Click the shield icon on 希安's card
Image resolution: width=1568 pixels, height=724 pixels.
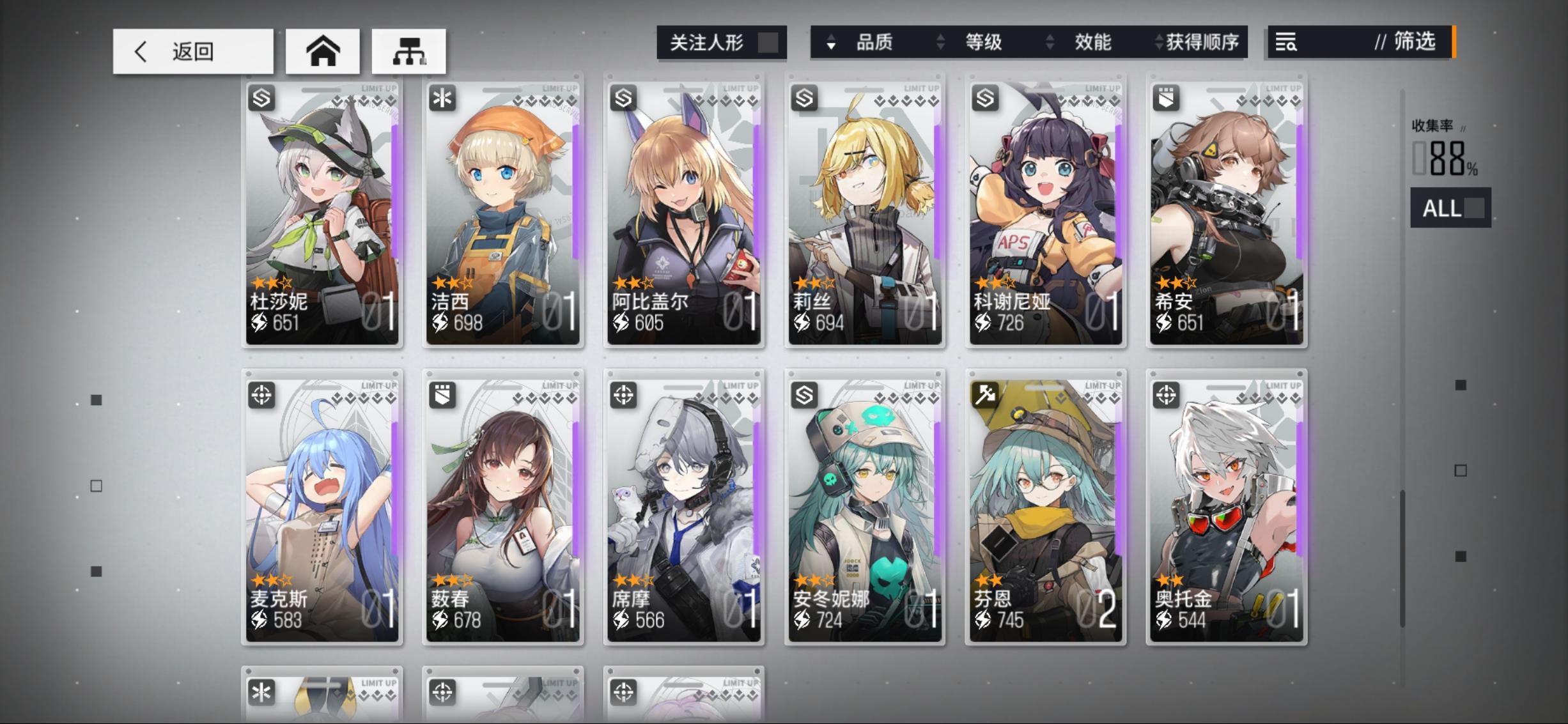(x=1166, y=97)
